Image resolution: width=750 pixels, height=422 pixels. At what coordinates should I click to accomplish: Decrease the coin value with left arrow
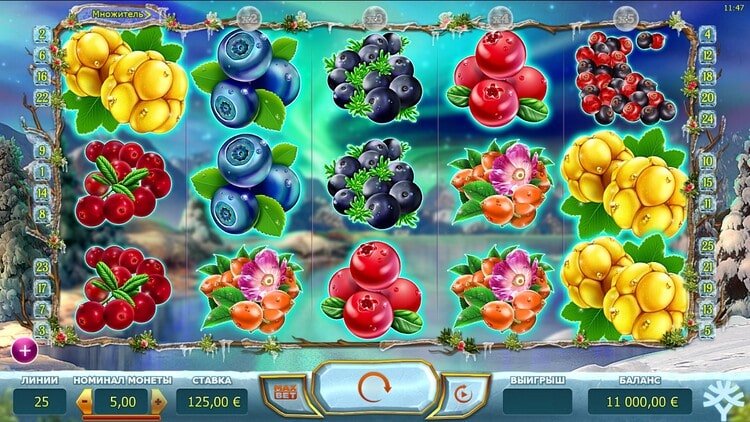pyautogui.click(x=85, y=402)
